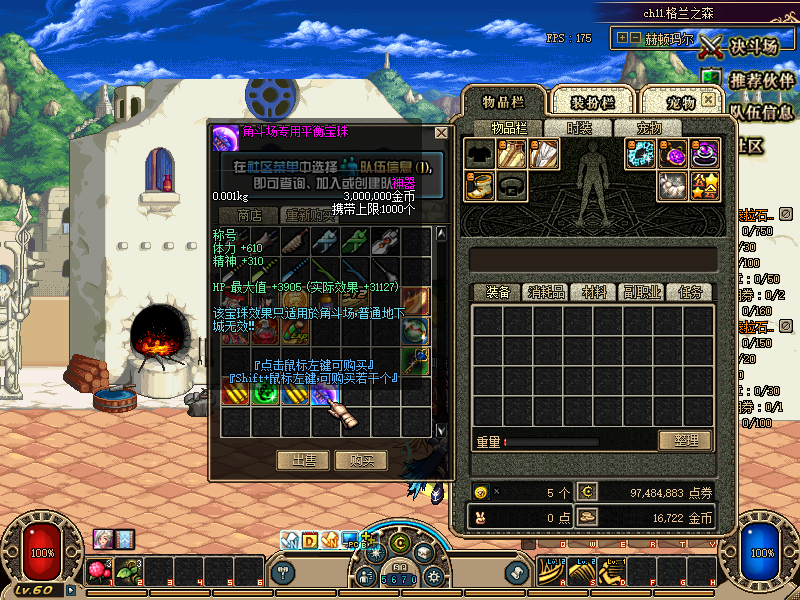This screenshot has height=600, width=800.
Task: Click the 出售 sell button
Action: point(302,460)
